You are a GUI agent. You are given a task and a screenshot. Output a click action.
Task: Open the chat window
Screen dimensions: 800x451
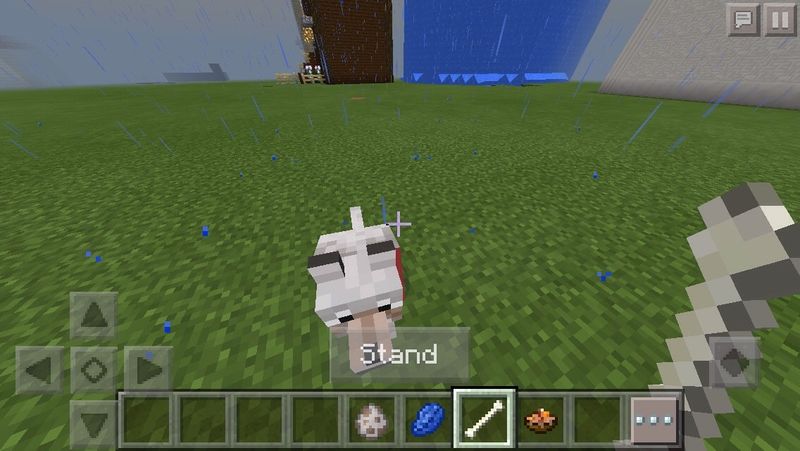[x=743, y=19]
